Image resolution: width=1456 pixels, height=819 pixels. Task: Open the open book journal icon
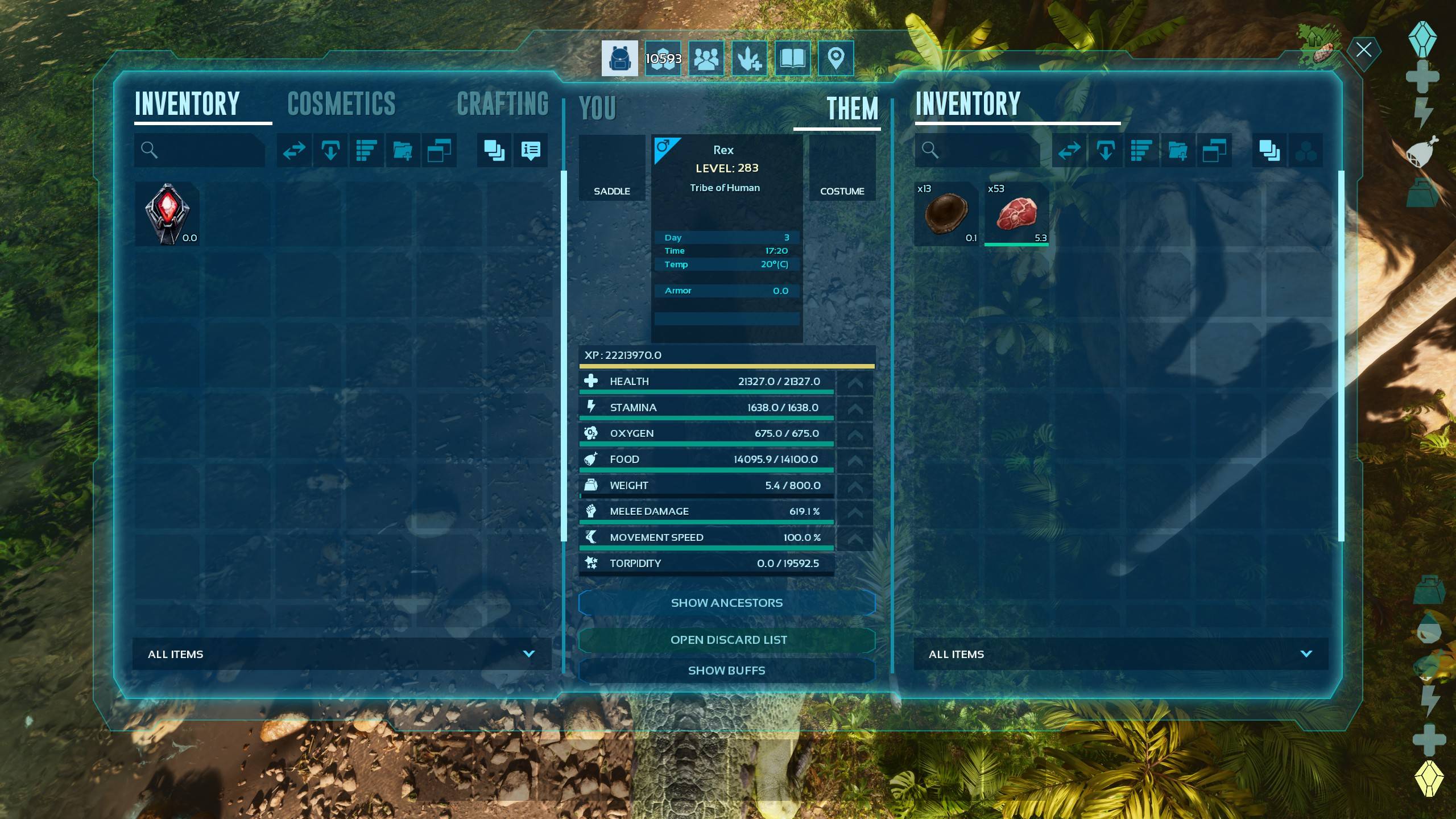792,58
